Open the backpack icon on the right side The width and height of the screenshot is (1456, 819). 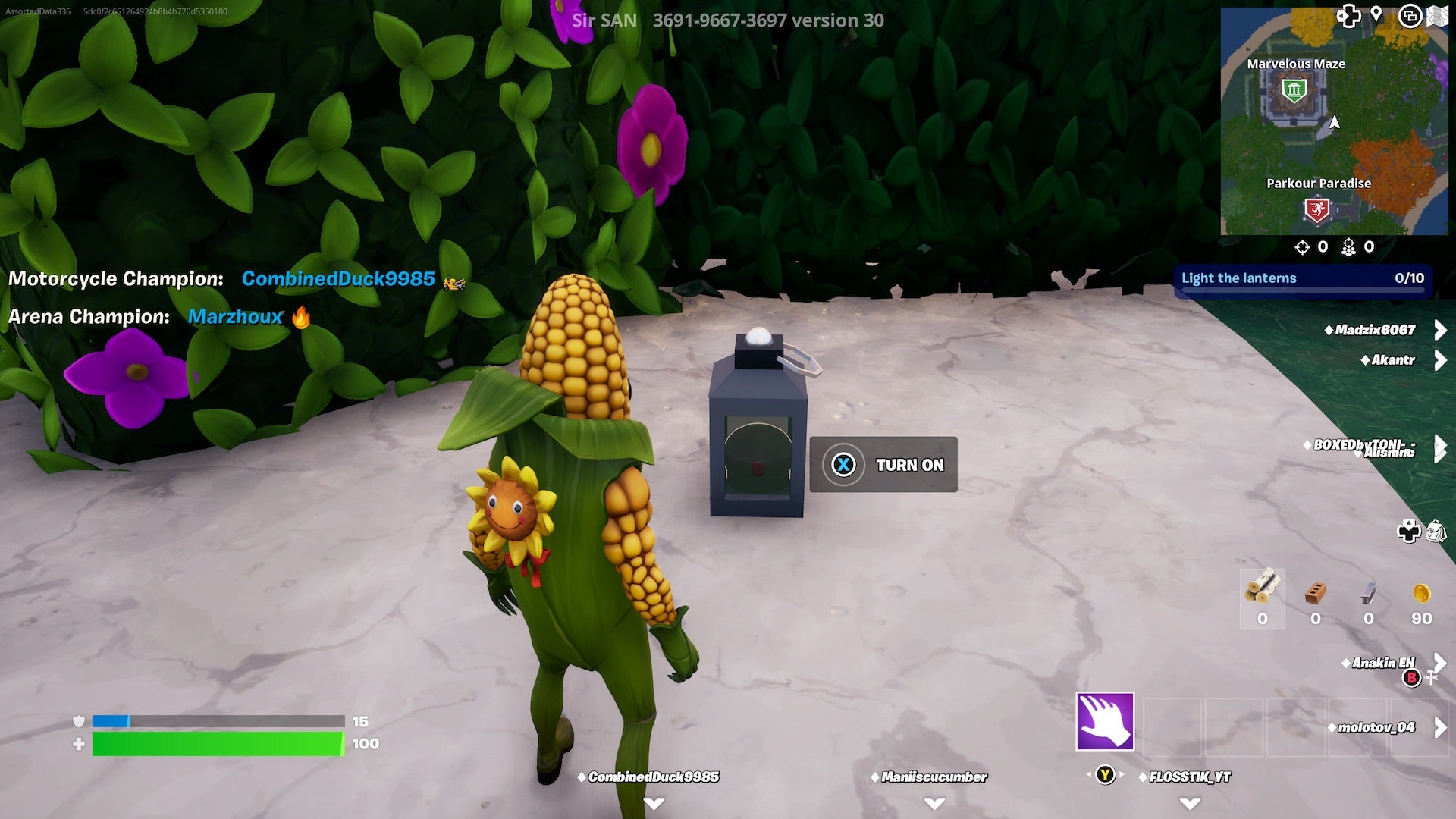(x=1438, y=532)
